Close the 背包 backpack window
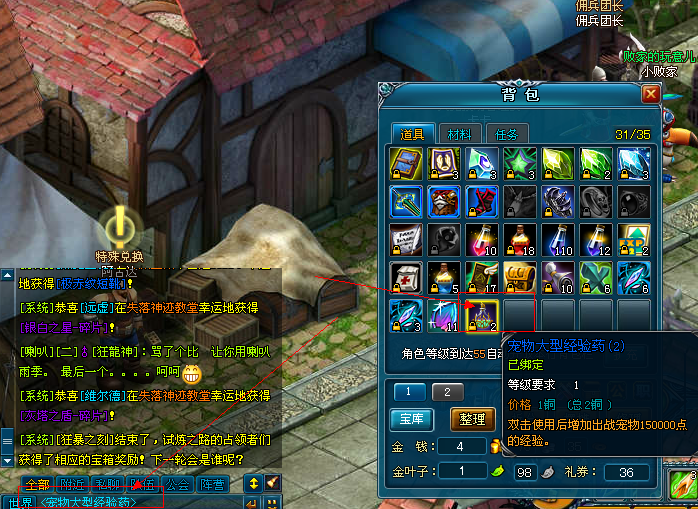The width and height of the screenshot is (698, 509). (651, 94)
